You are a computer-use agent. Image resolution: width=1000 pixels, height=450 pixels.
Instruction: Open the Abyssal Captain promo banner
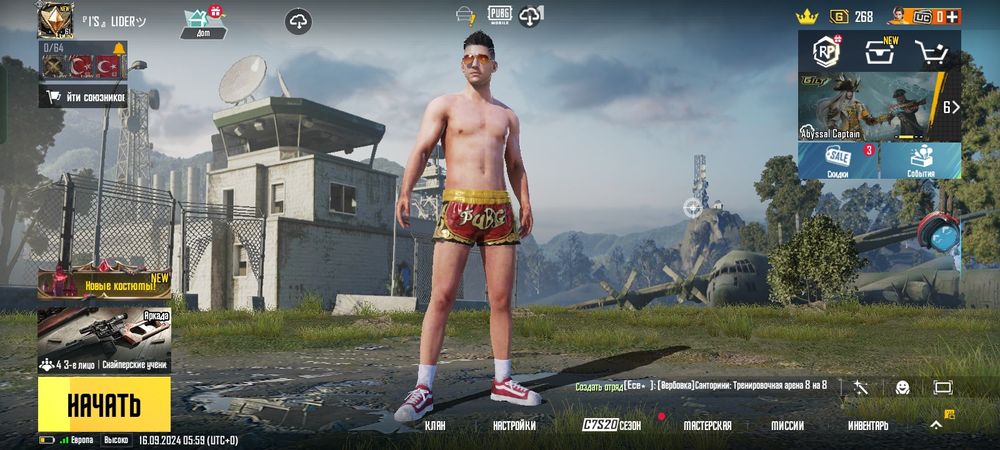point(879,107)
